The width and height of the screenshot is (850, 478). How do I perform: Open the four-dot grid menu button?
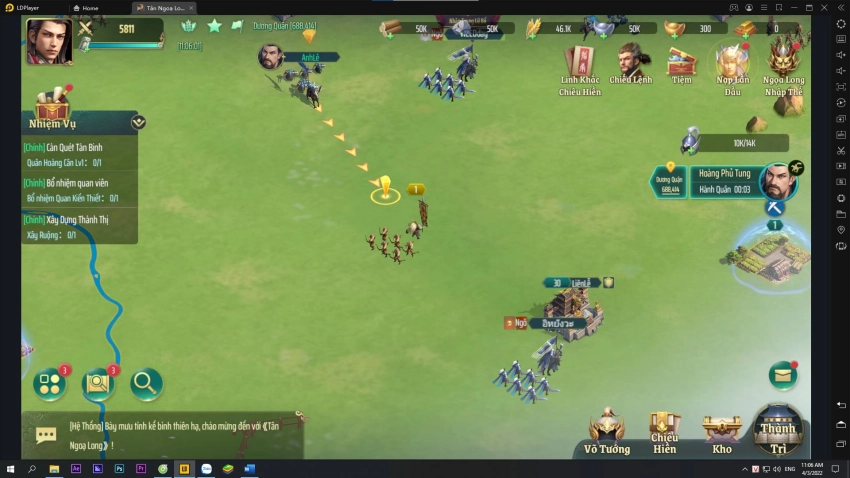(50, 383)
